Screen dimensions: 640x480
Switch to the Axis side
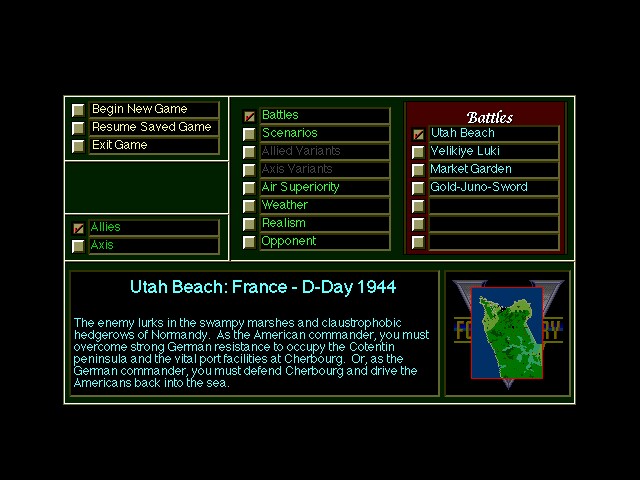pyautogui.click(x=152, y=245)
